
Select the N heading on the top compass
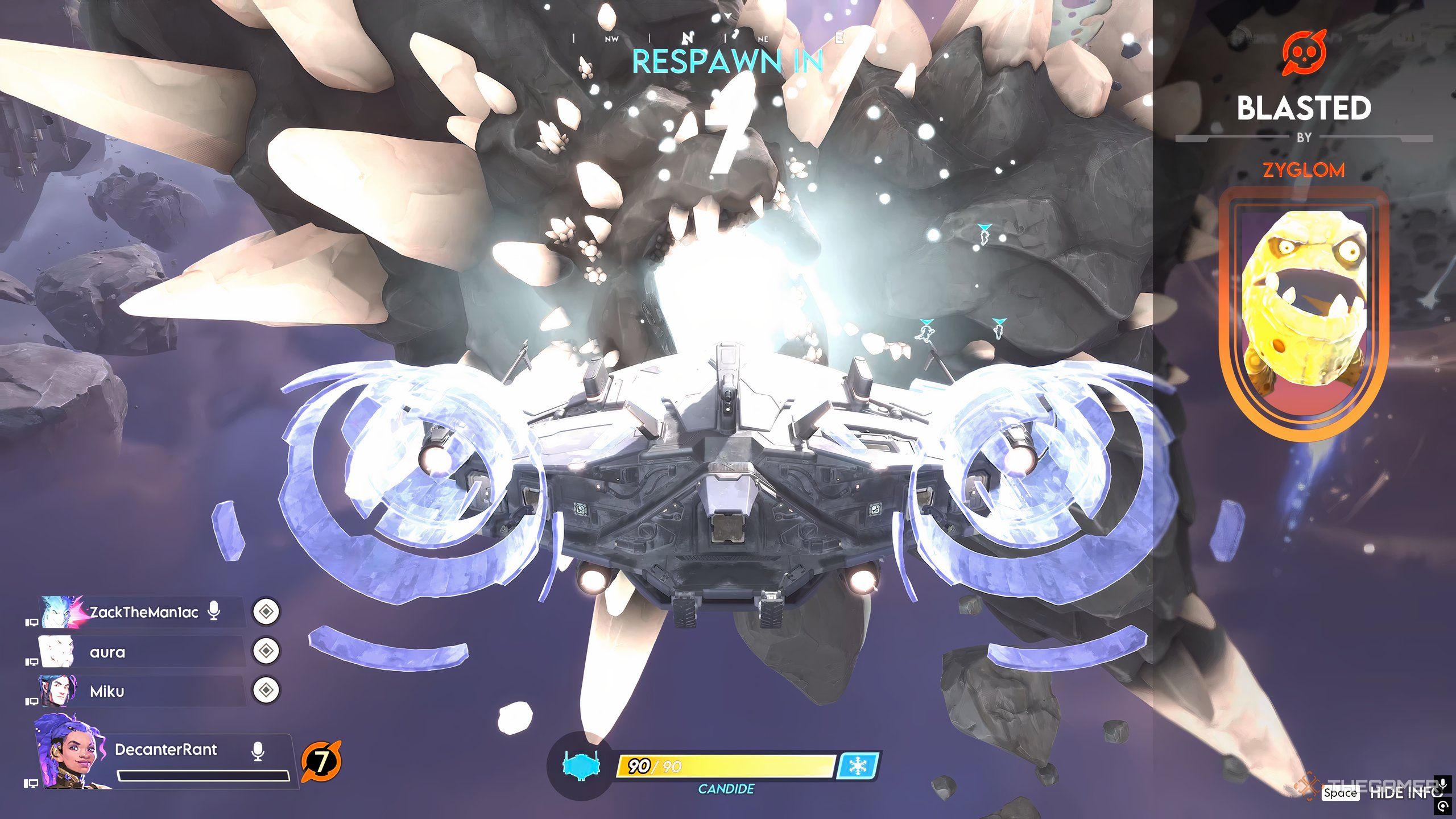click(687, 39)
